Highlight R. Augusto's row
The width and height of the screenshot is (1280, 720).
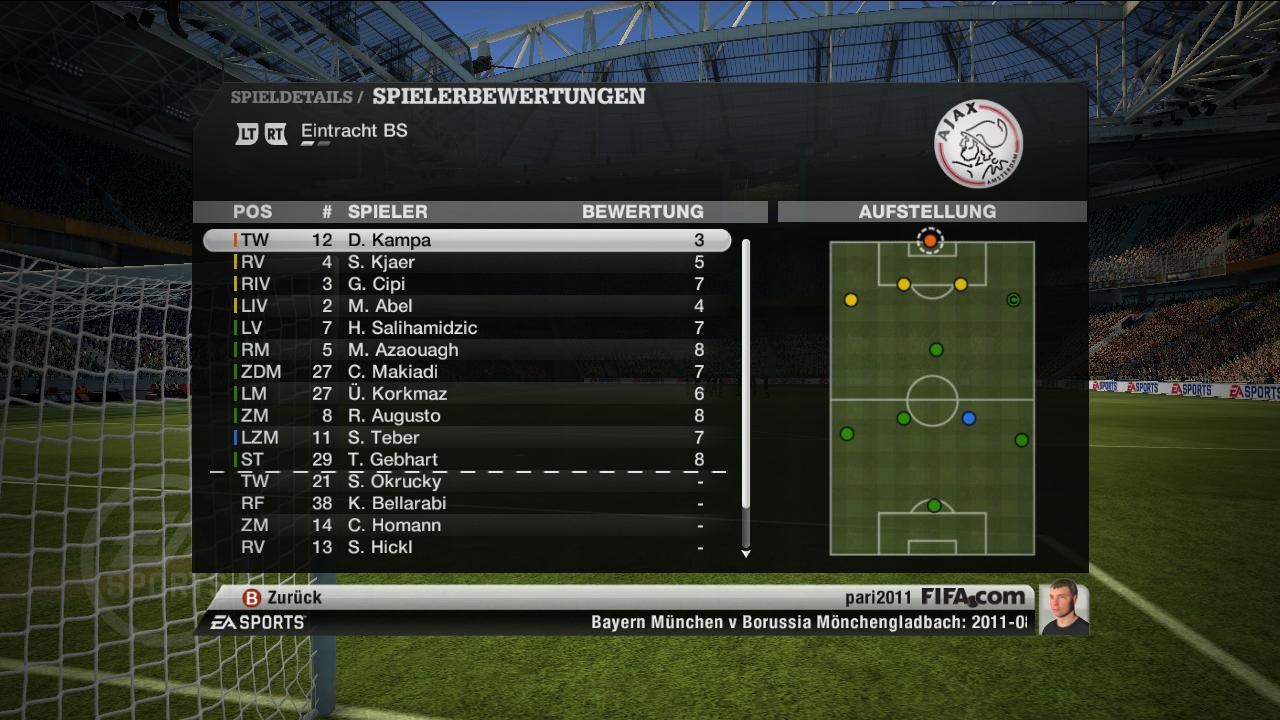pos(467,416)
